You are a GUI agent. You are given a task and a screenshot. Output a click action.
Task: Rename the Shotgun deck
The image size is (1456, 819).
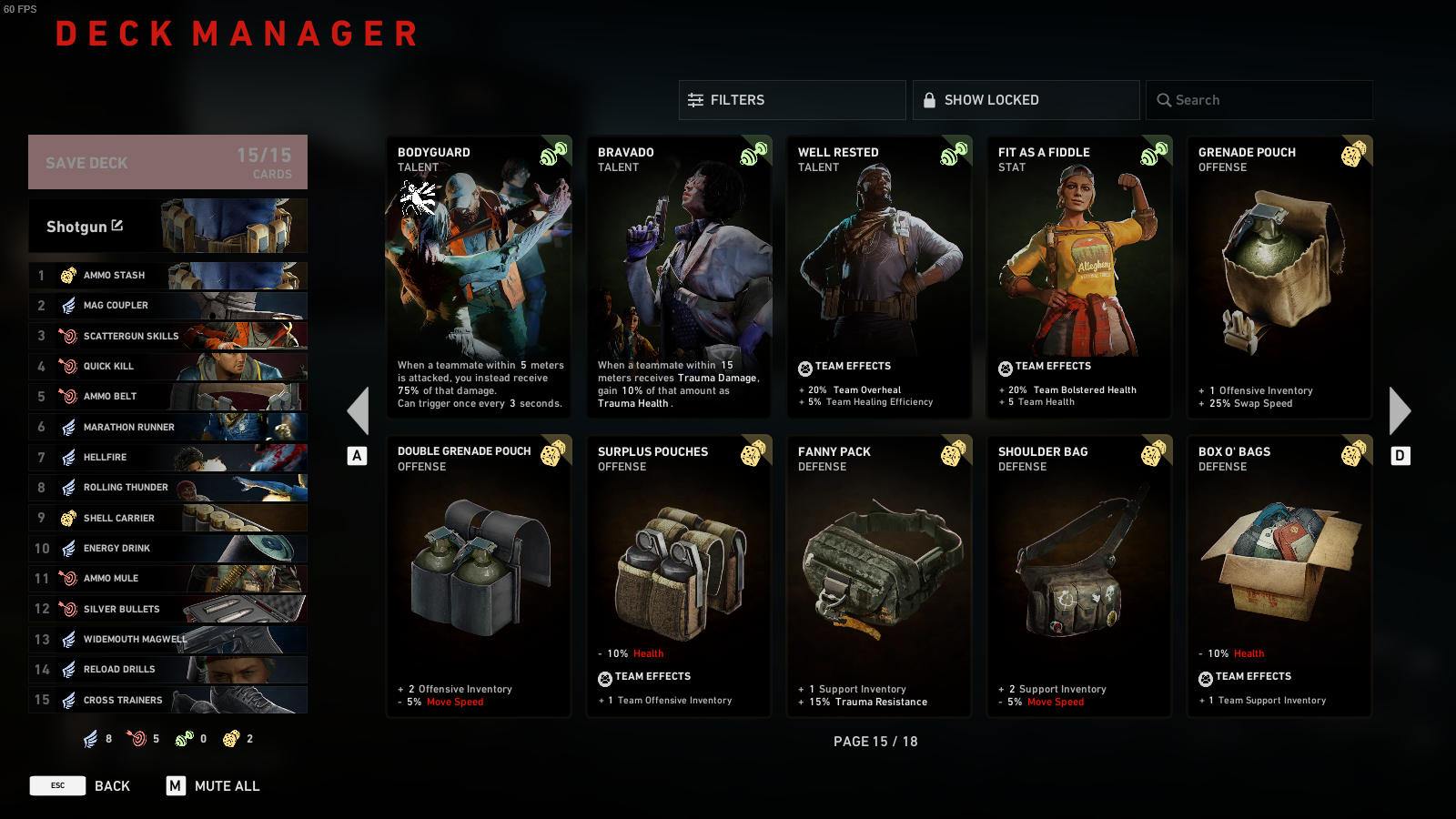[x=117, y=226]
